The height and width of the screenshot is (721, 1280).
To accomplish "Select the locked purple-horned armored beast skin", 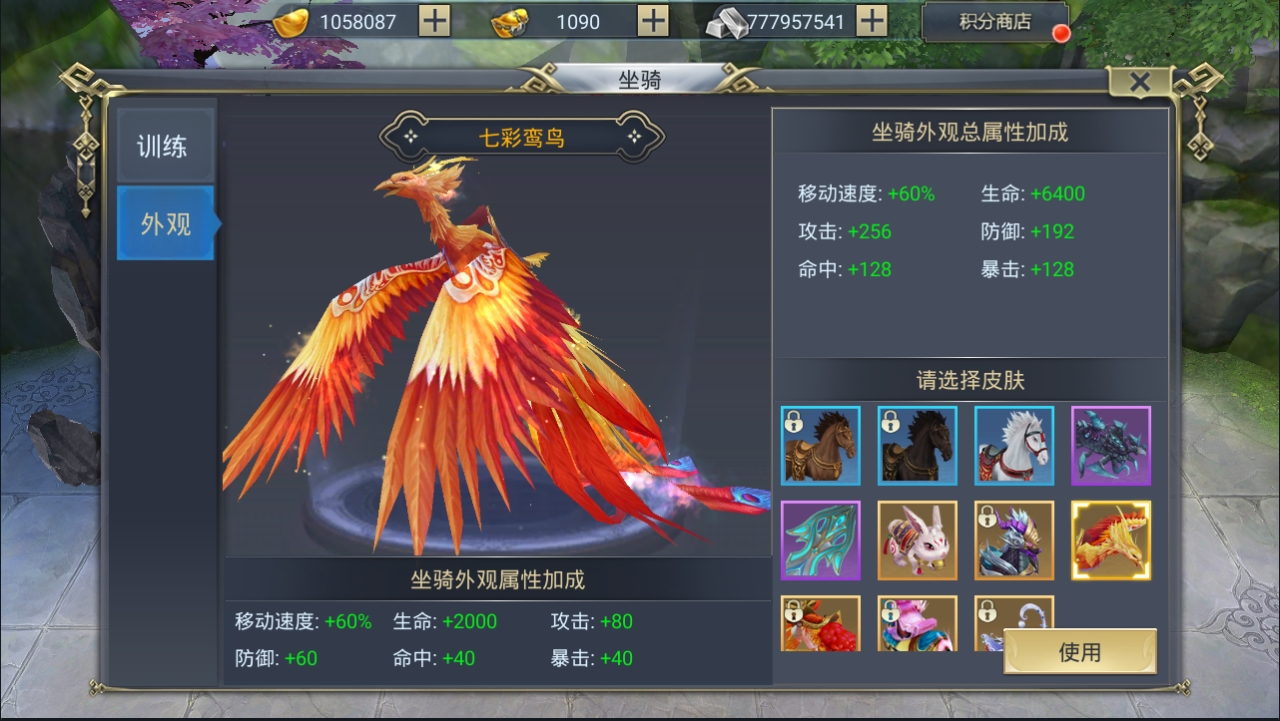I will click(1014, 540).
